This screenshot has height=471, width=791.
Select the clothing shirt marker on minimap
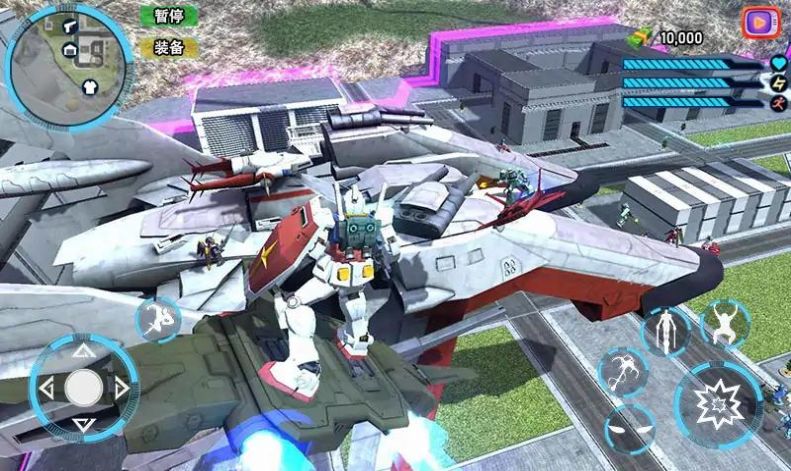[91, 86]
